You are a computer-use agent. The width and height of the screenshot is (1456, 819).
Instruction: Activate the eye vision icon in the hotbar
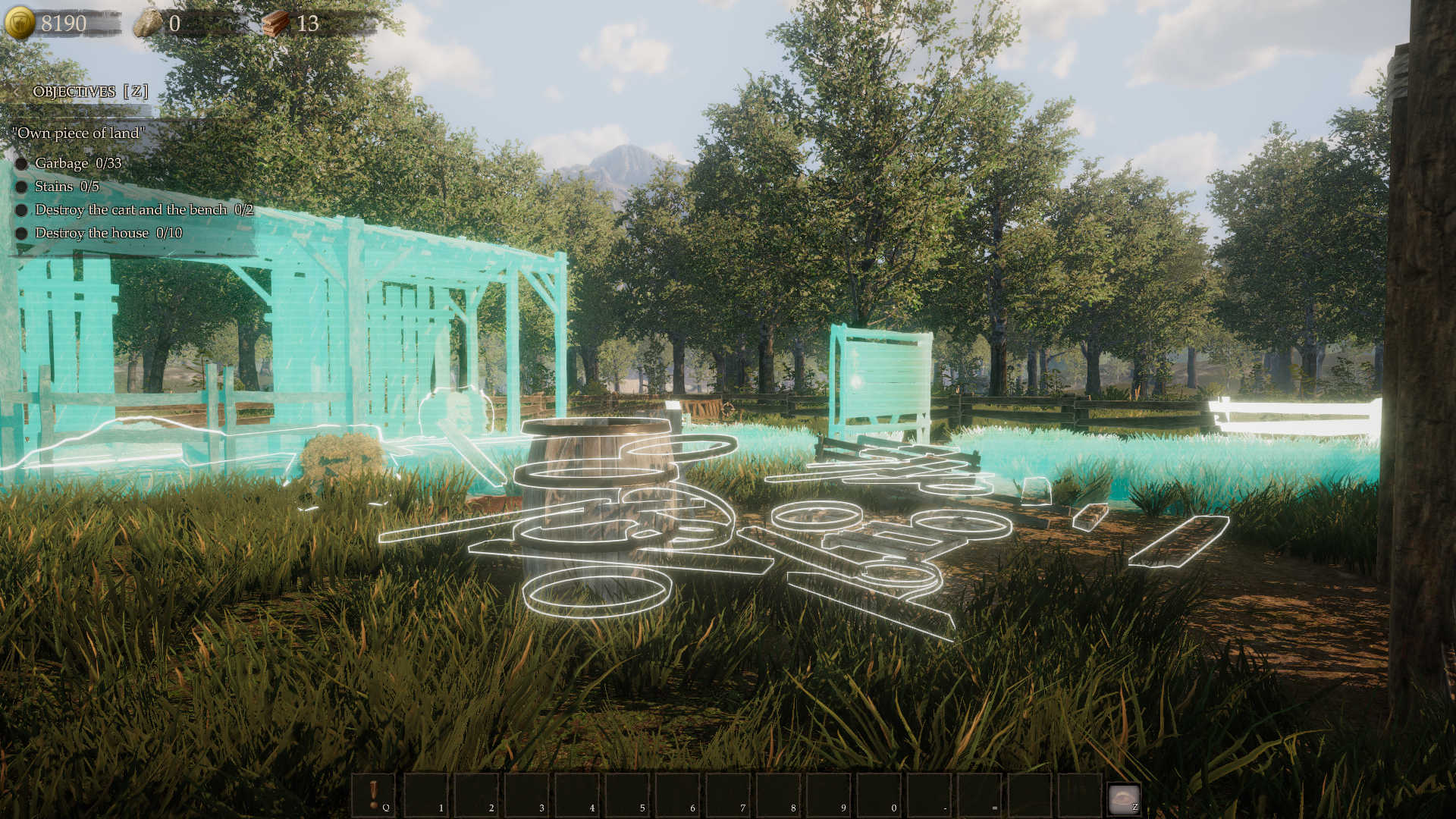1123,798
